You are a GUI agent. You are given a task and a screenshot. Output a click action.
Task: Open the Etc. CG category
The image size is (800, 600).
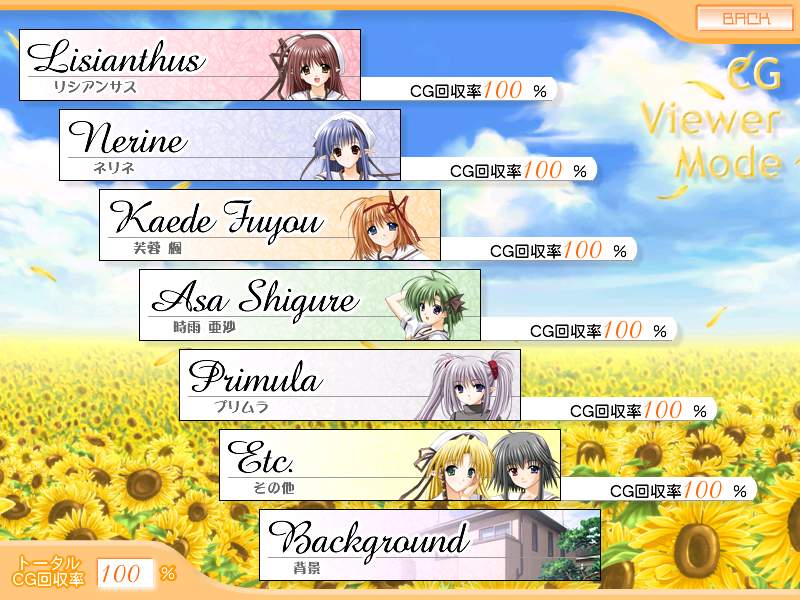[390, 465]
